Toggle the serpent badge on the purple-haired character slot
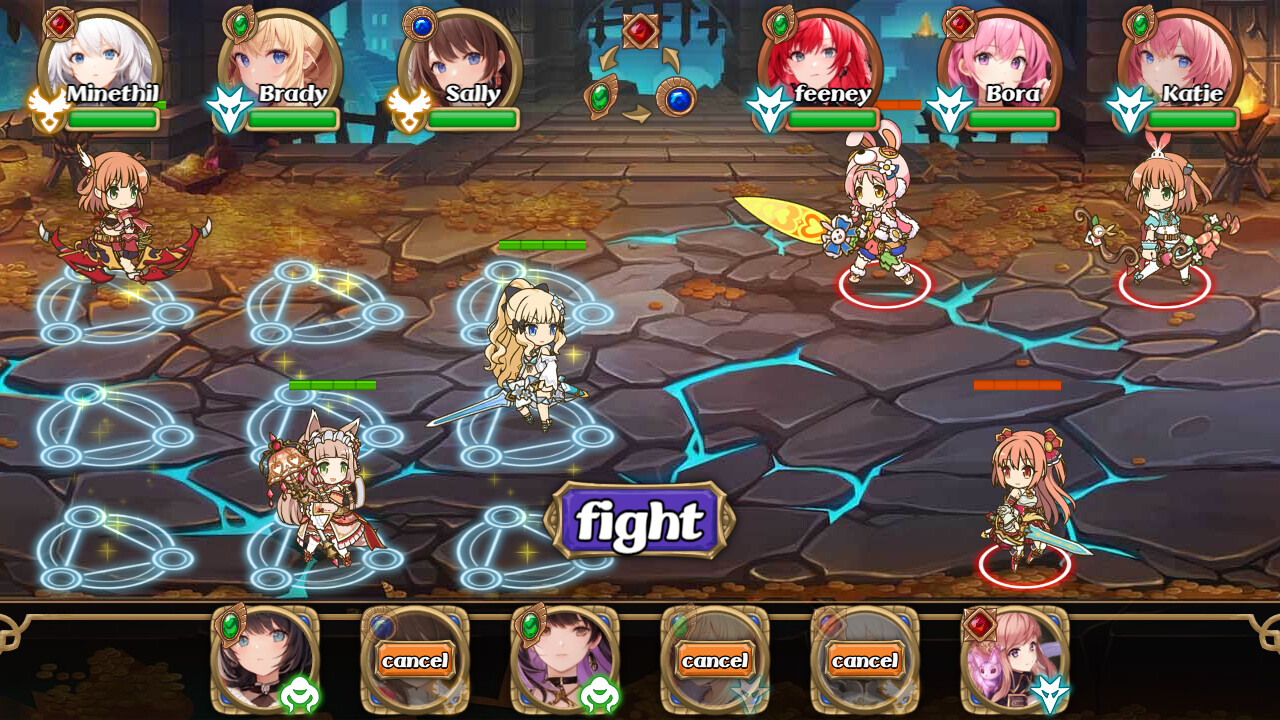The width and height of the screenshot is (1280, 720). (598, 694)
